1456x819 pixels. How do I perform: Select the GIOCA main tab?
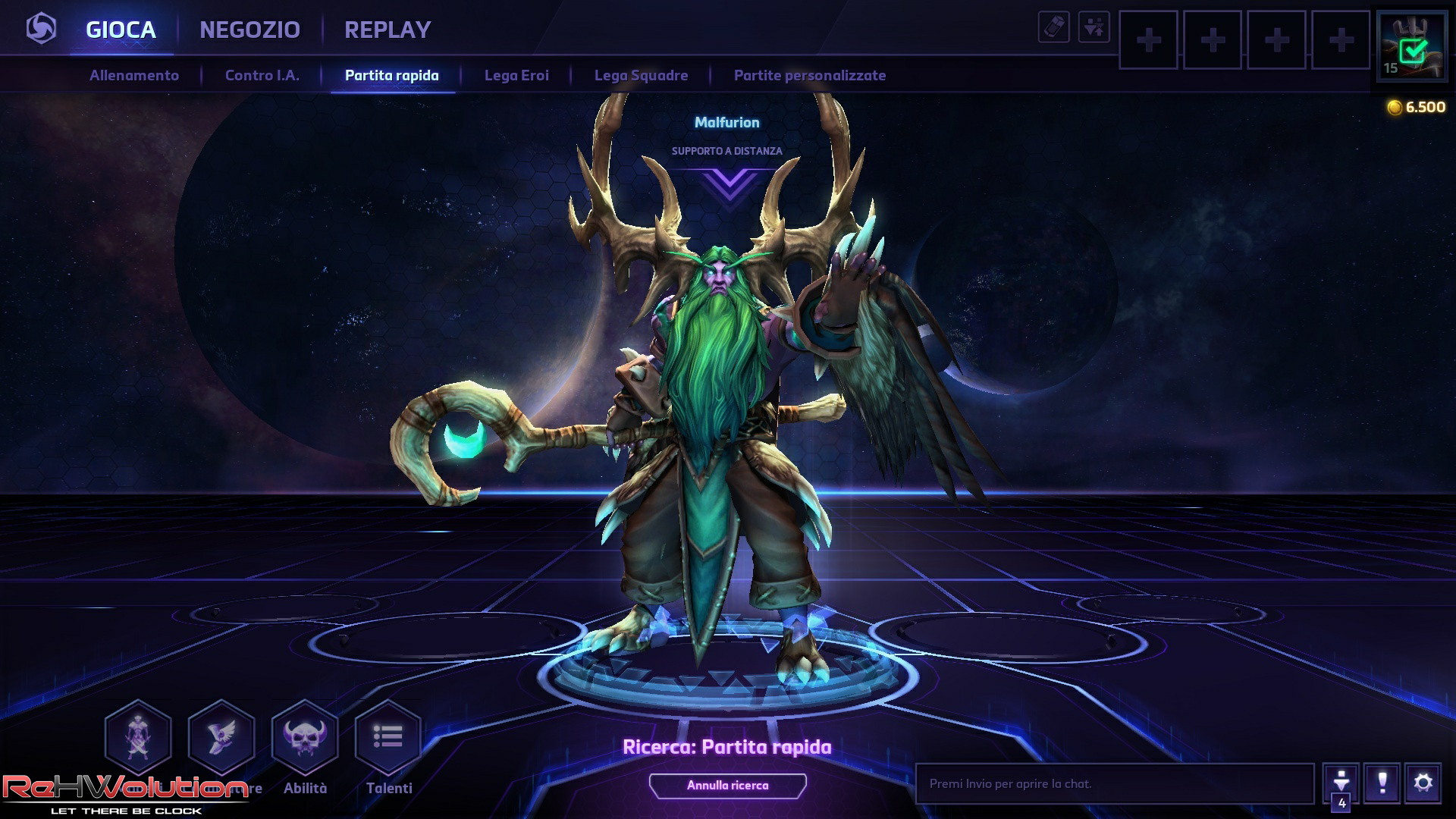tap(121, 30)
